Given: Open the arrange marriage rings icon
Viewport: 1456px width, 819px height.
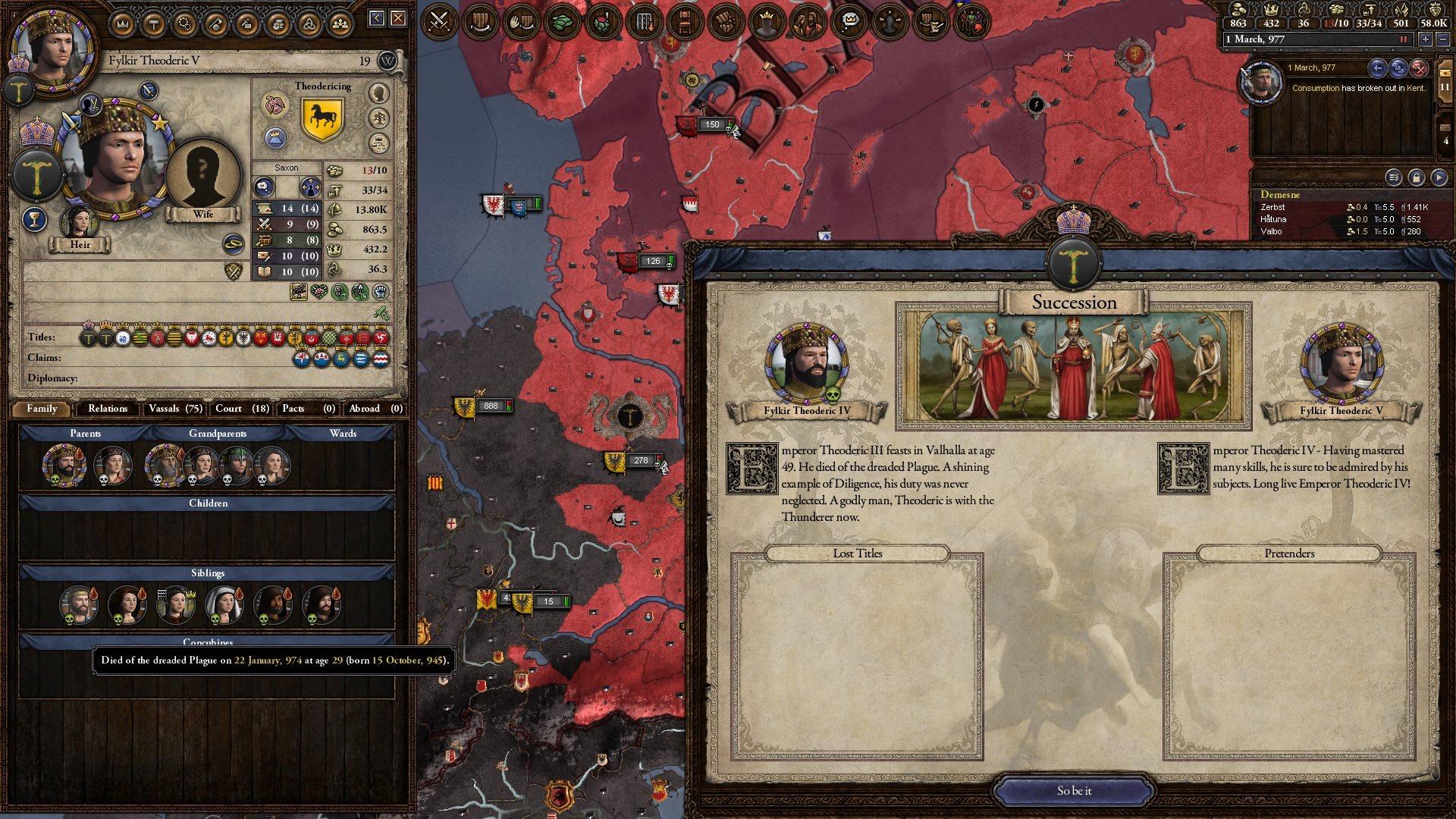Looking at the screenshot, I should coord(234,244).
